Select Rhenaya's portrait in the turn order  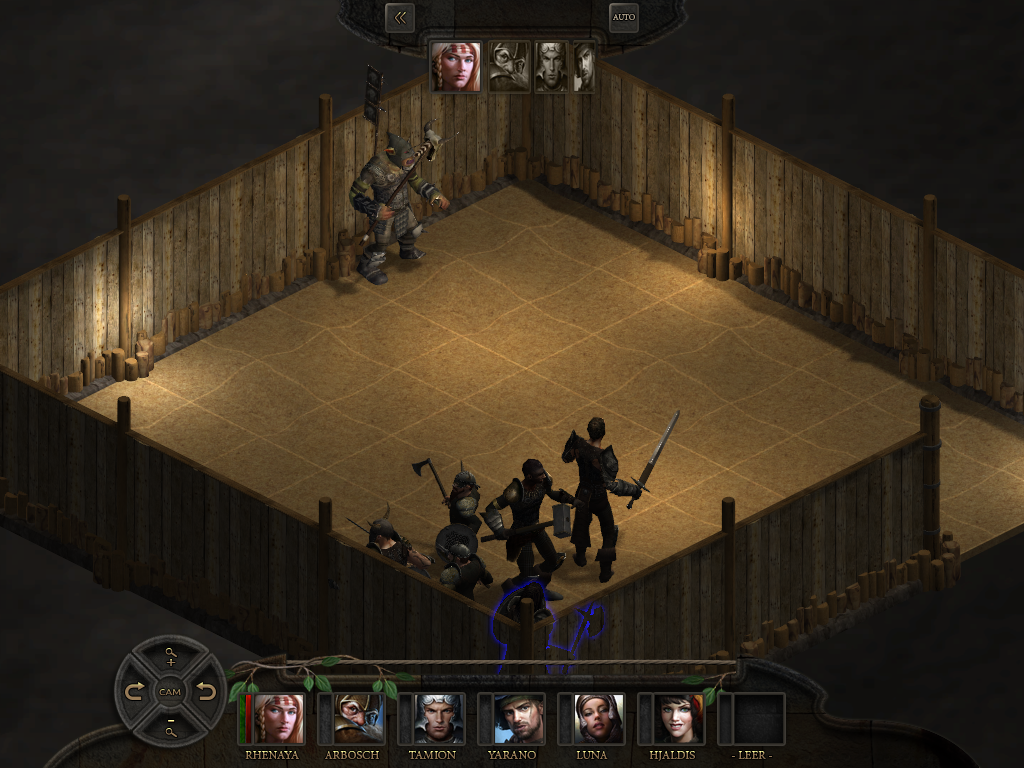click(456, 67)
